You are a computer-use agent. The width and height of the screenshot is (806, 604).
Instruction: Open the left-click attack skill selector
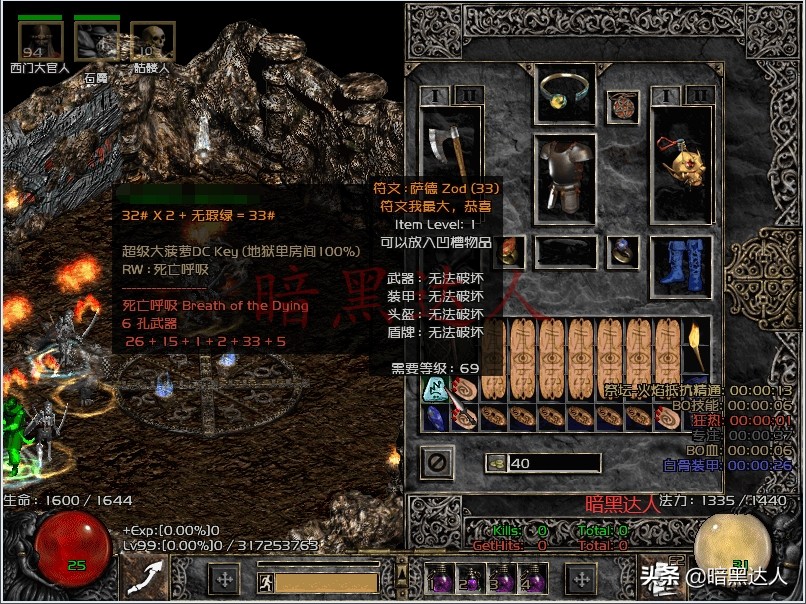tap(146, 577)
